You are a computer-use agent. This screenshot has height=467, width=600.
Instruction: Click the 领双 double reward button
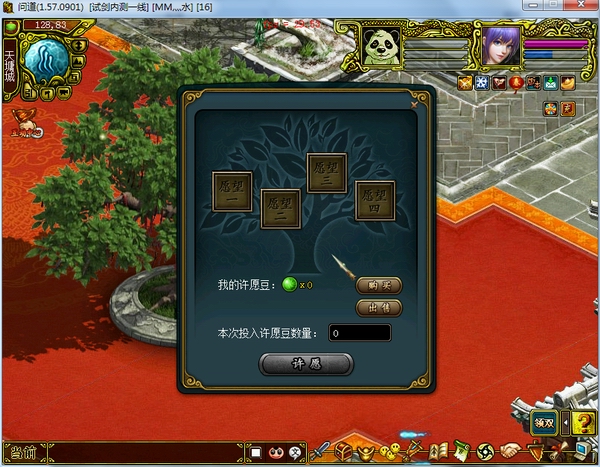[543, 423]
